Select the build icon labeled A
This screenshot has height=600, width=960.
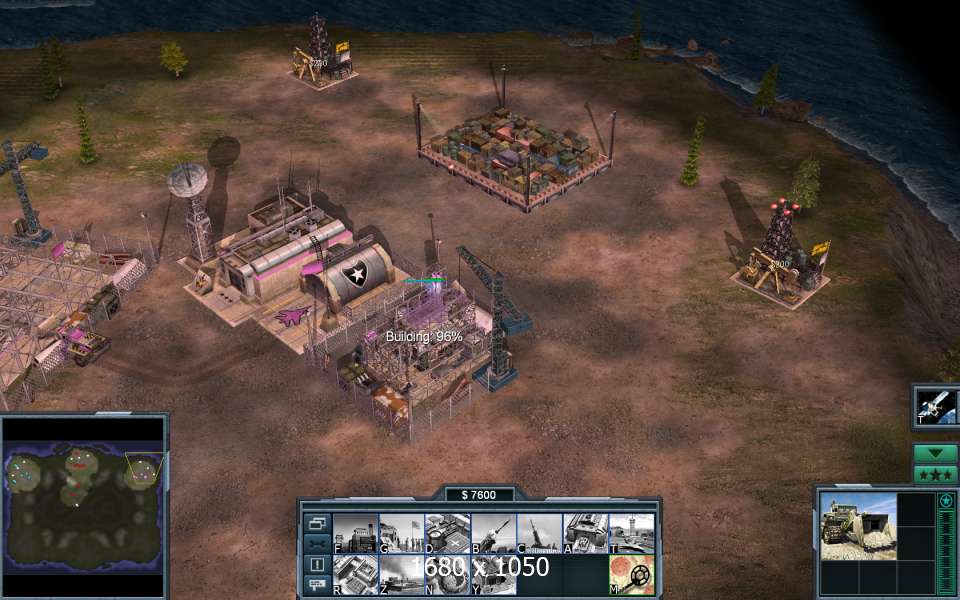point(585,533)
